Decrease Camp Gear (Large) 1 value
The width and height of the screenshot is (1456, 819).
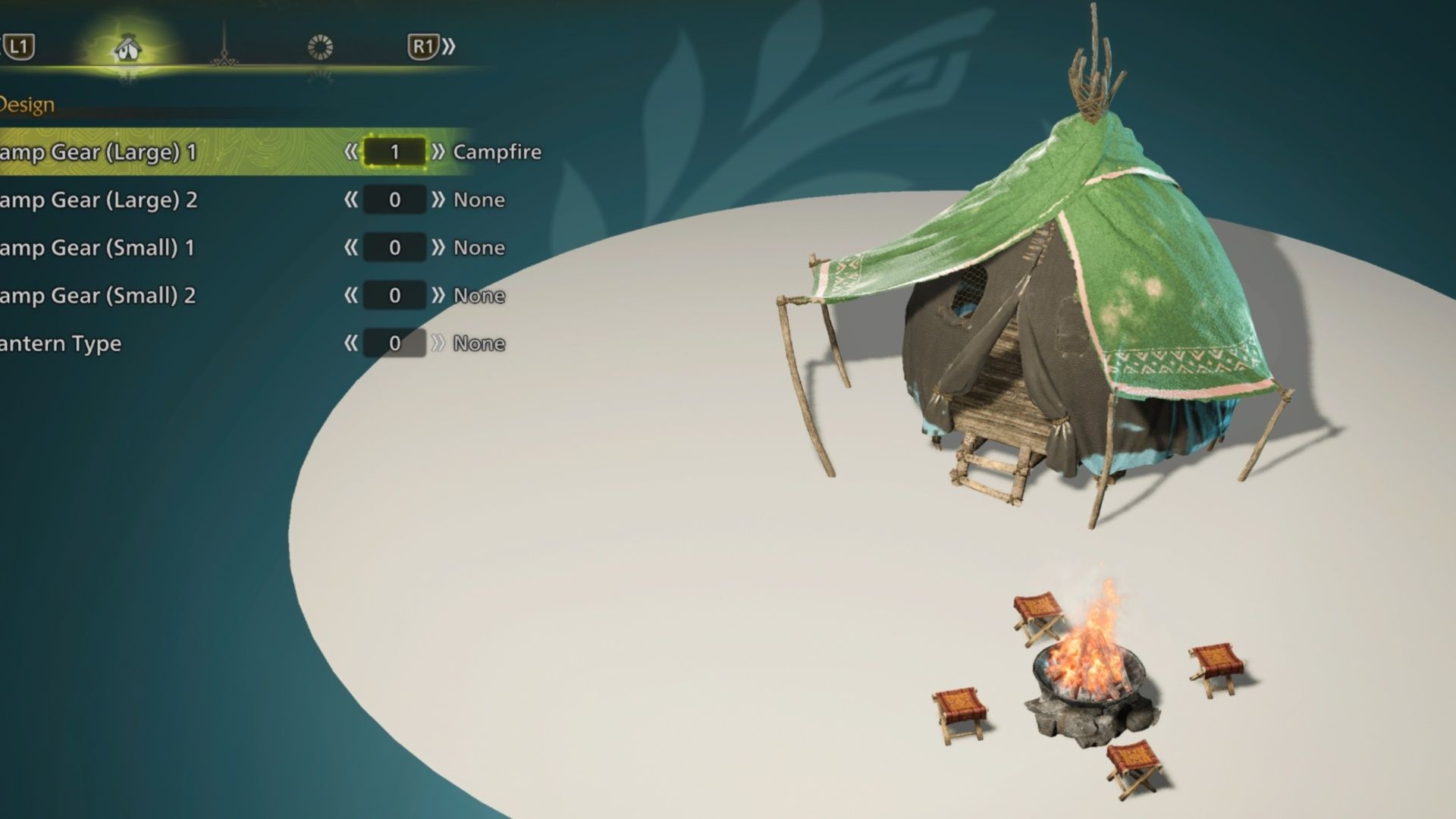[x=350, y=152]
